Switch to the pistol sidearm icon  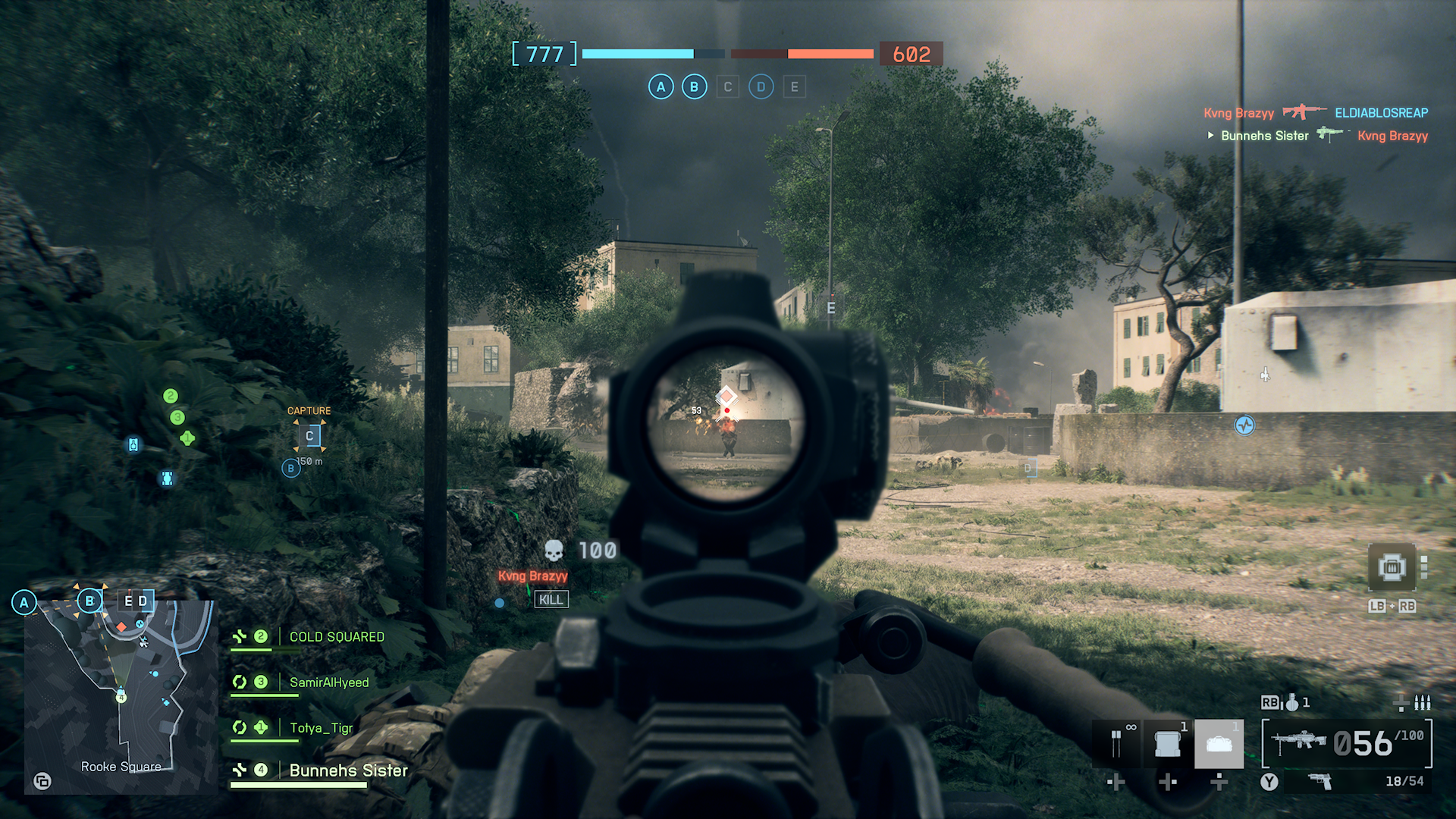point(1320,781)
